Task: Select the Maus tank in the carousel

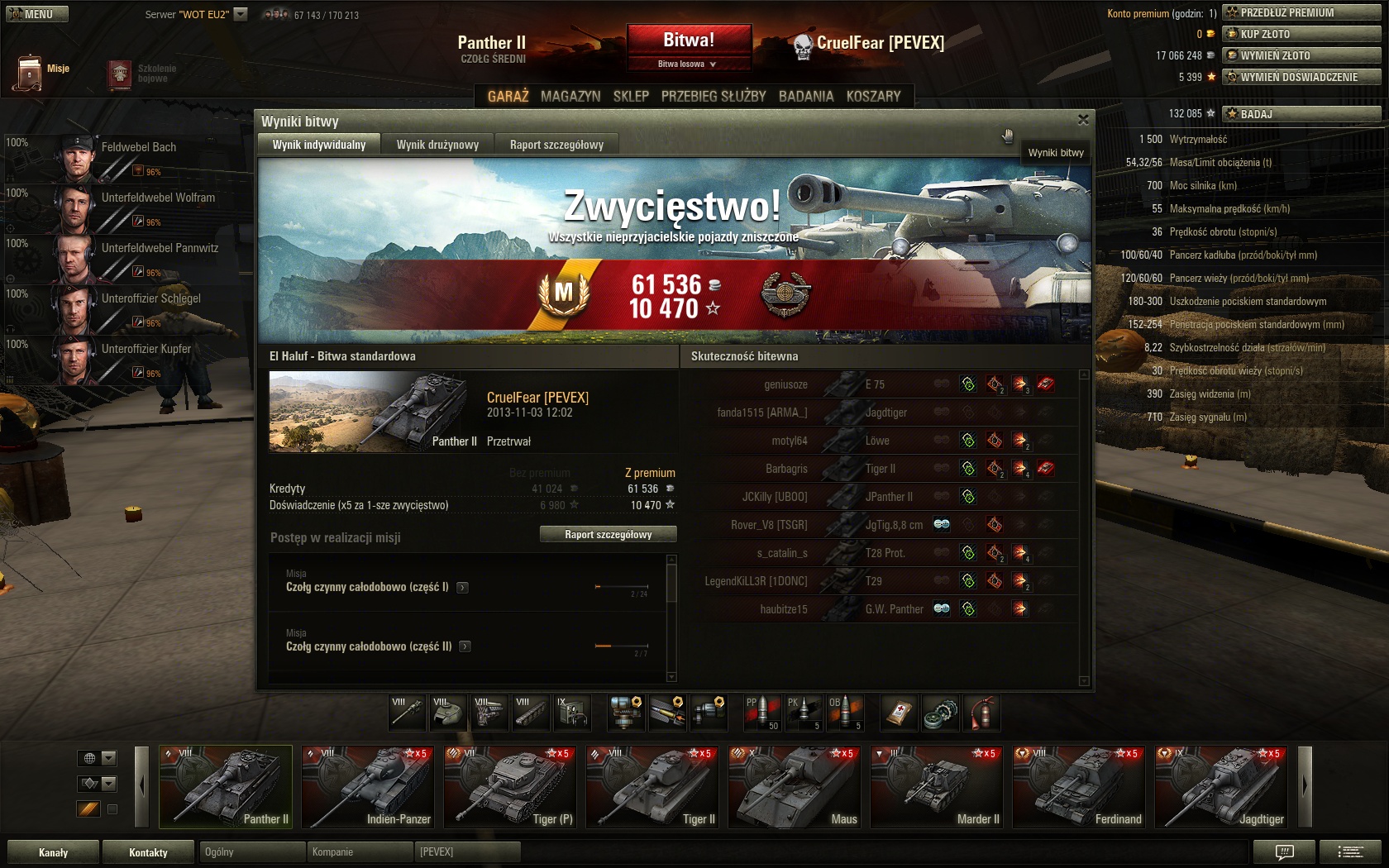Action: click(x=795, y=787)
